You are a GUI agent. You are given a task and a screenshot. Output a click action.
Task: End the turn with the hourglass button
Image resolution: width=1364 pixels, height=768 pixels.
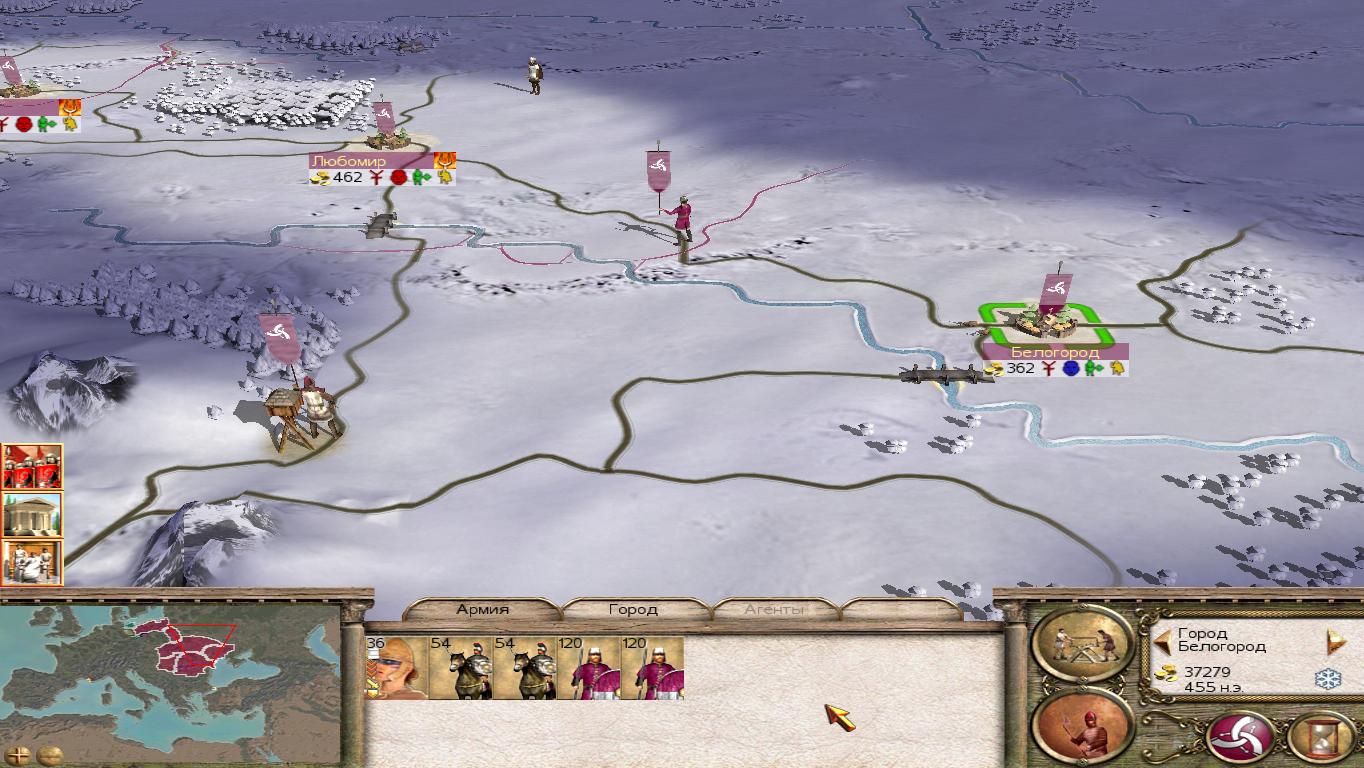pyautogui.click(x=1319, y=738)
